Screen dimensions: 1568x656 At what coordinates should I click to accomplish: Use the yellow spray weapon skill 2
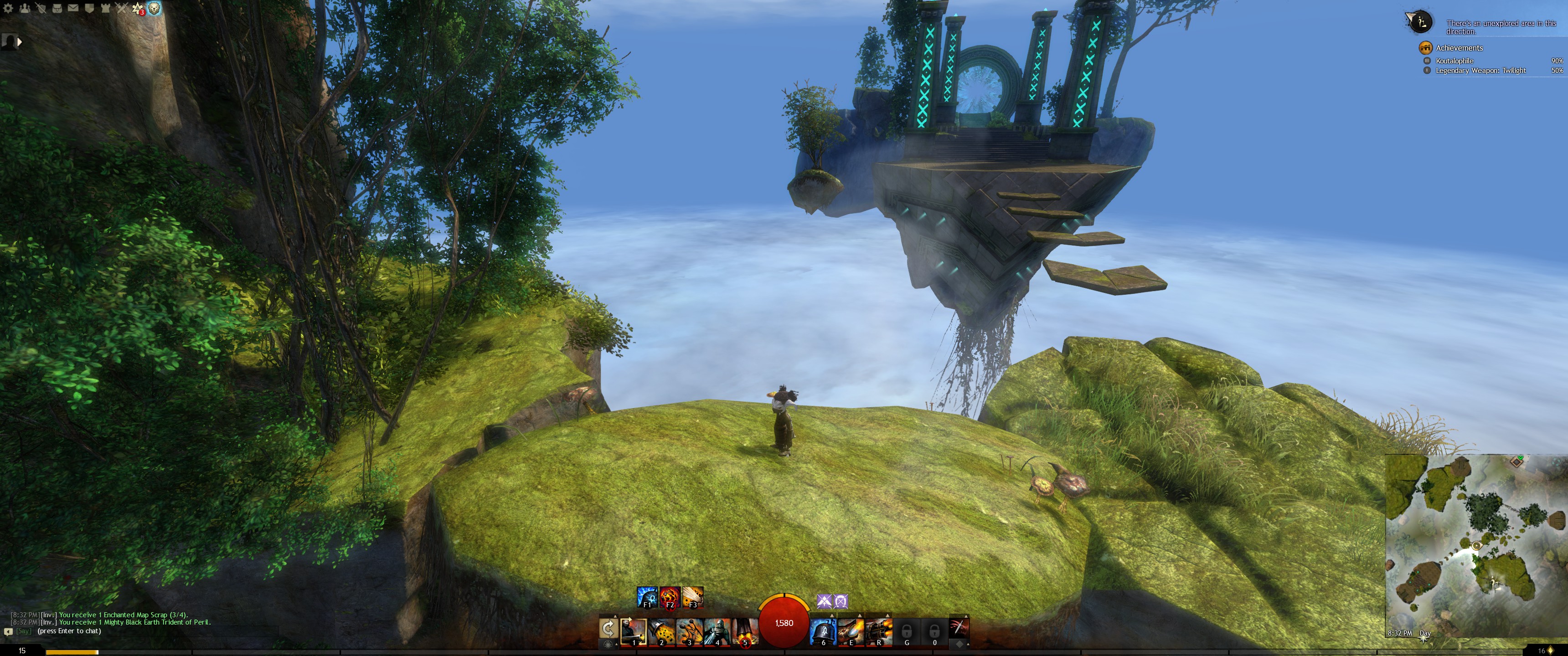point(661,631)
